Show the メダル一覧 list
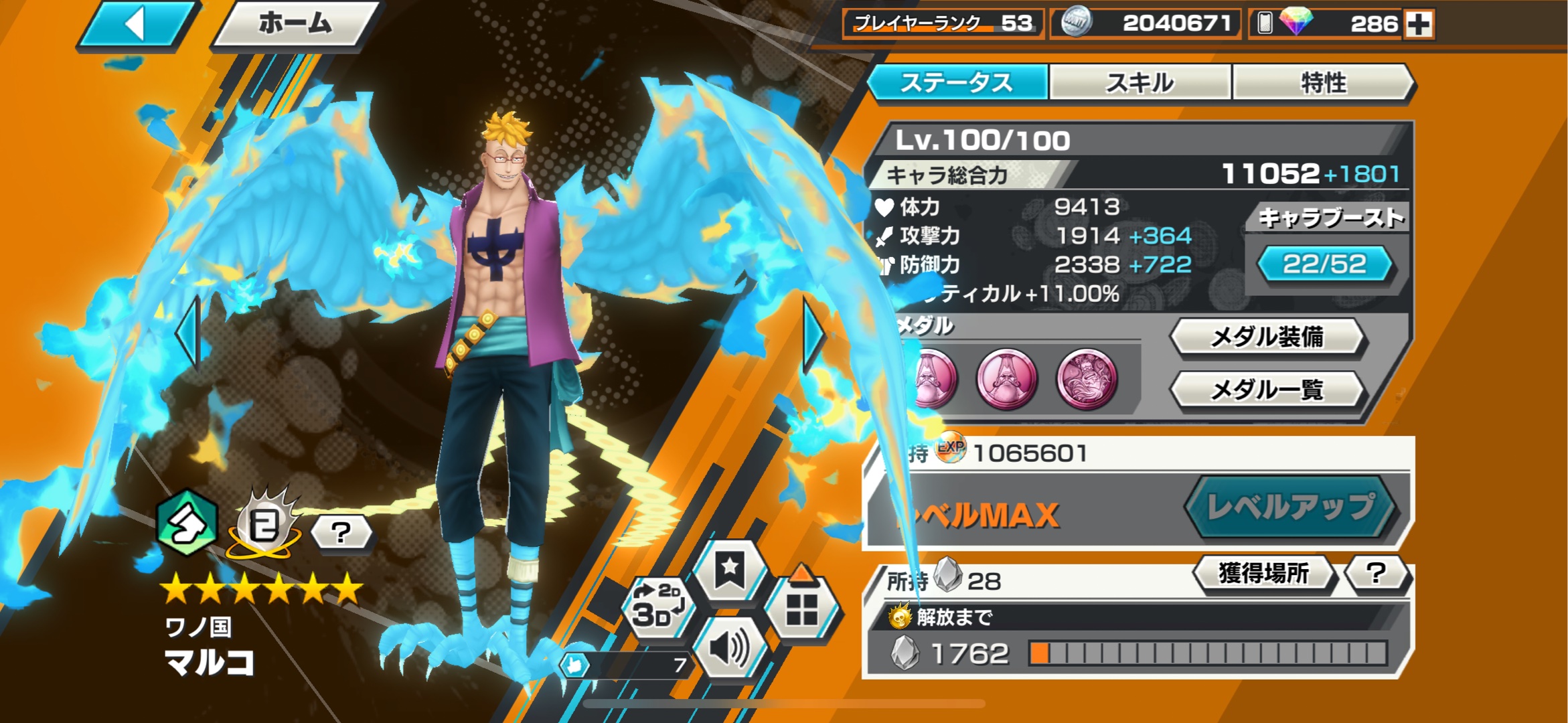The width and height of the screenshot is (1568, 723). [1267, 389]
